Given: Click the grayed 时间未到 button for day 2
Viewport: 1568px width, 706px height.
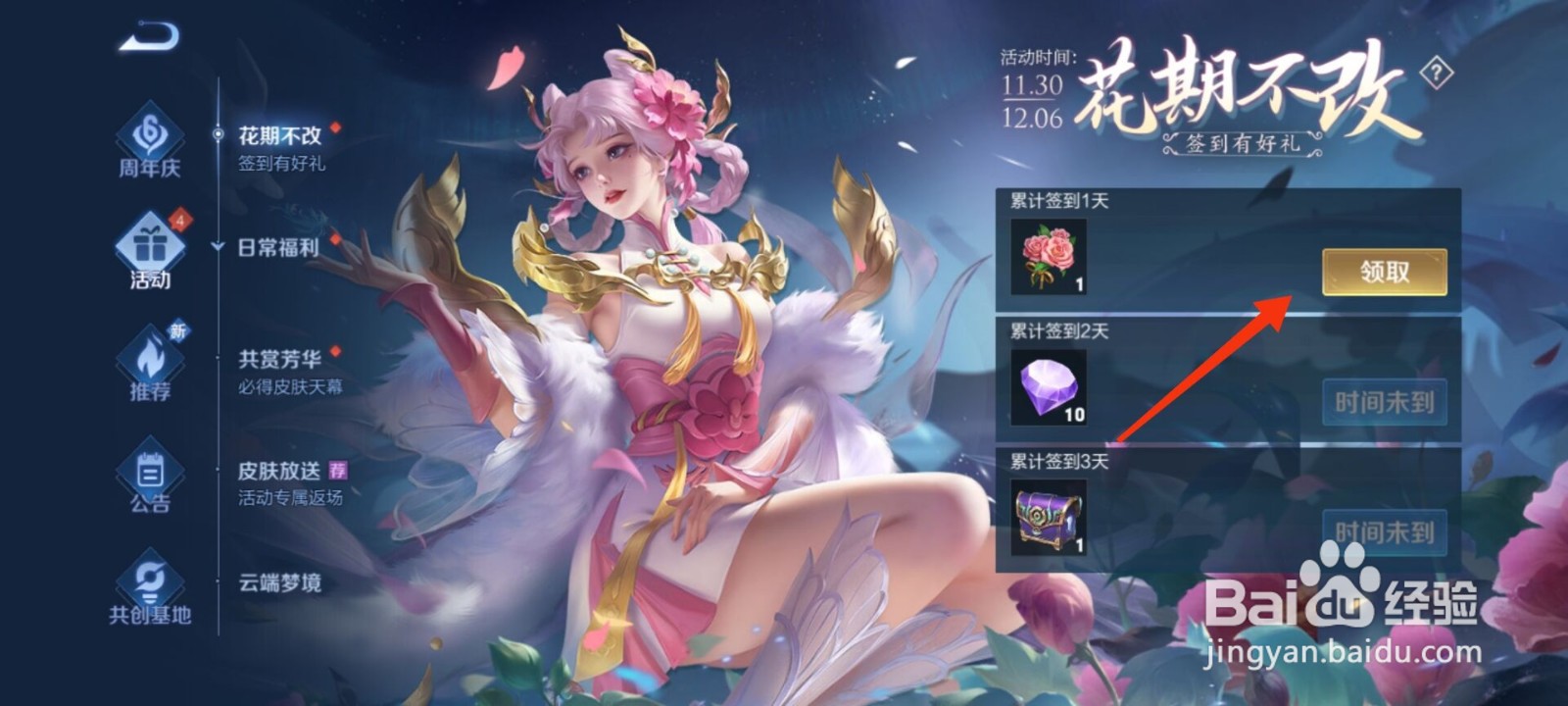Looking at the screenshot, I should (1387, 403).
